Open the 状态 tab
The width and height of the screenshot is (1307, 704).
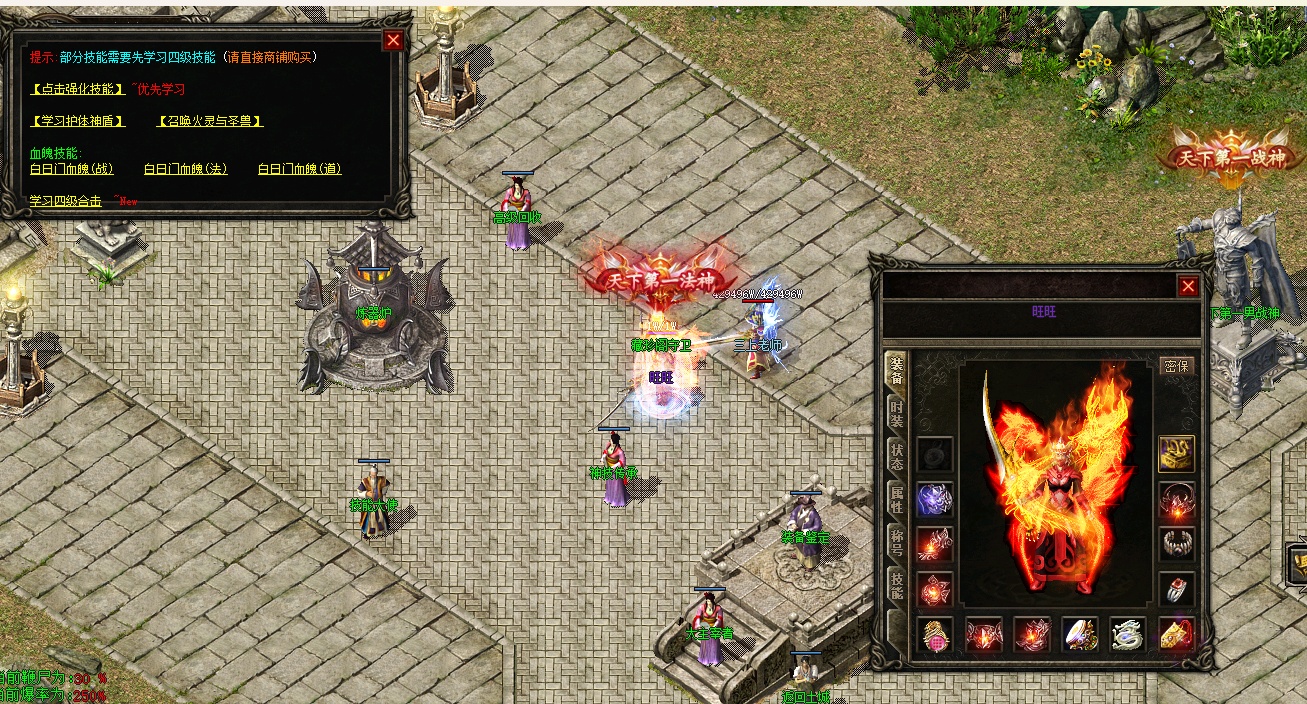coord(897,455)
